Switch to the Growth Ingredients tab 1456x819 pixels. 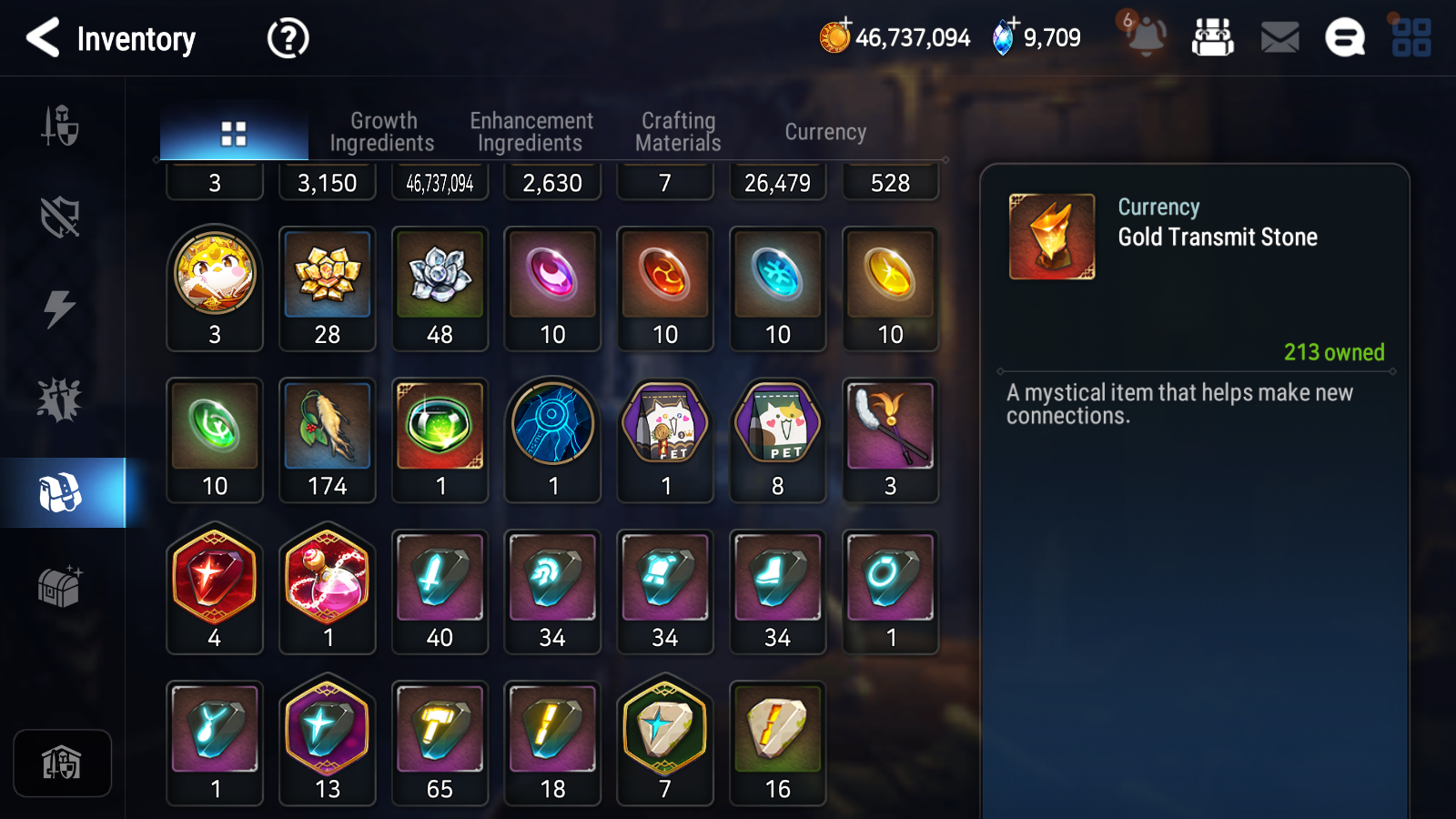[x=382, y=132]
